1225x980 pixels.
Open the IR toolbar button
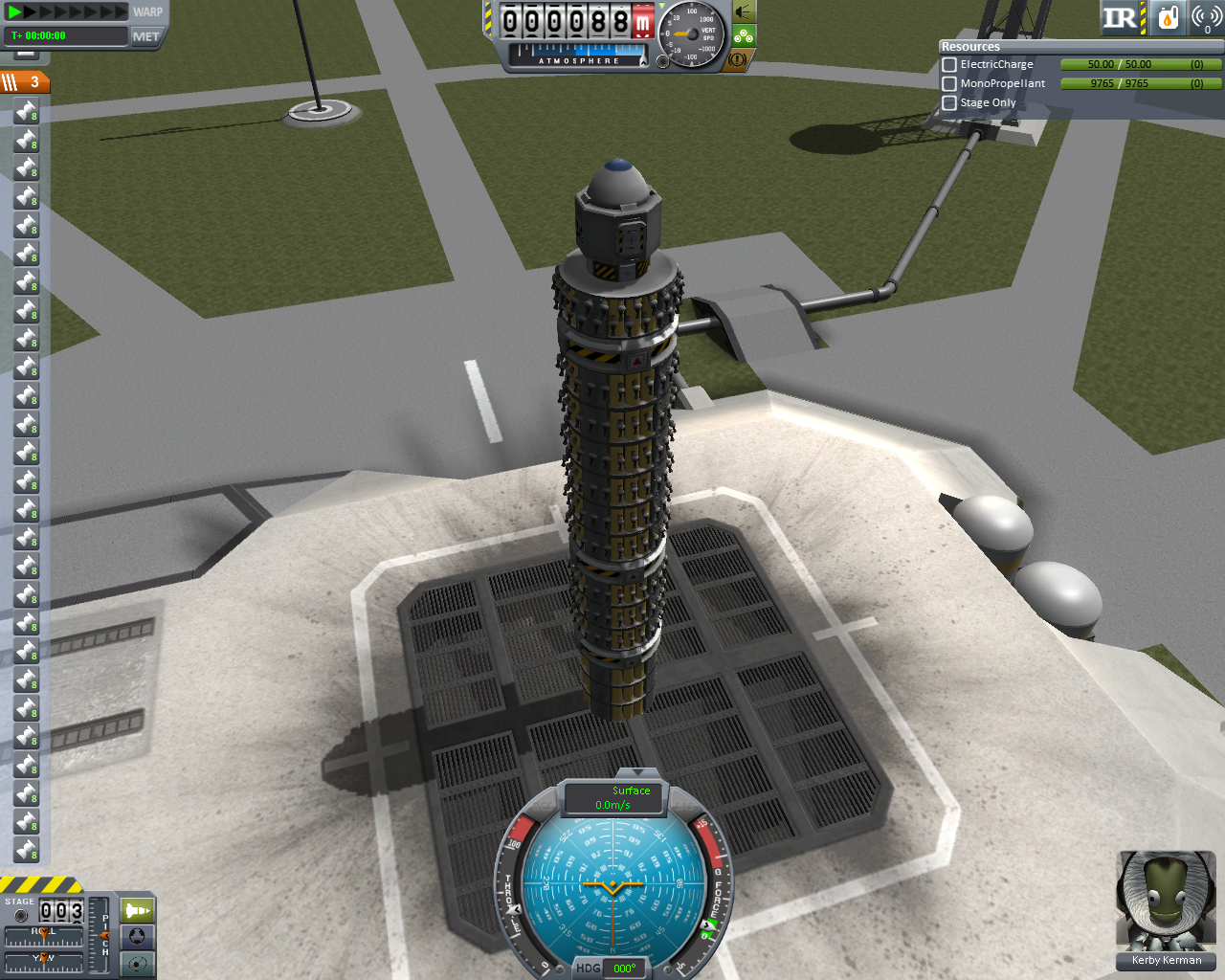(x=1120, y=17)
